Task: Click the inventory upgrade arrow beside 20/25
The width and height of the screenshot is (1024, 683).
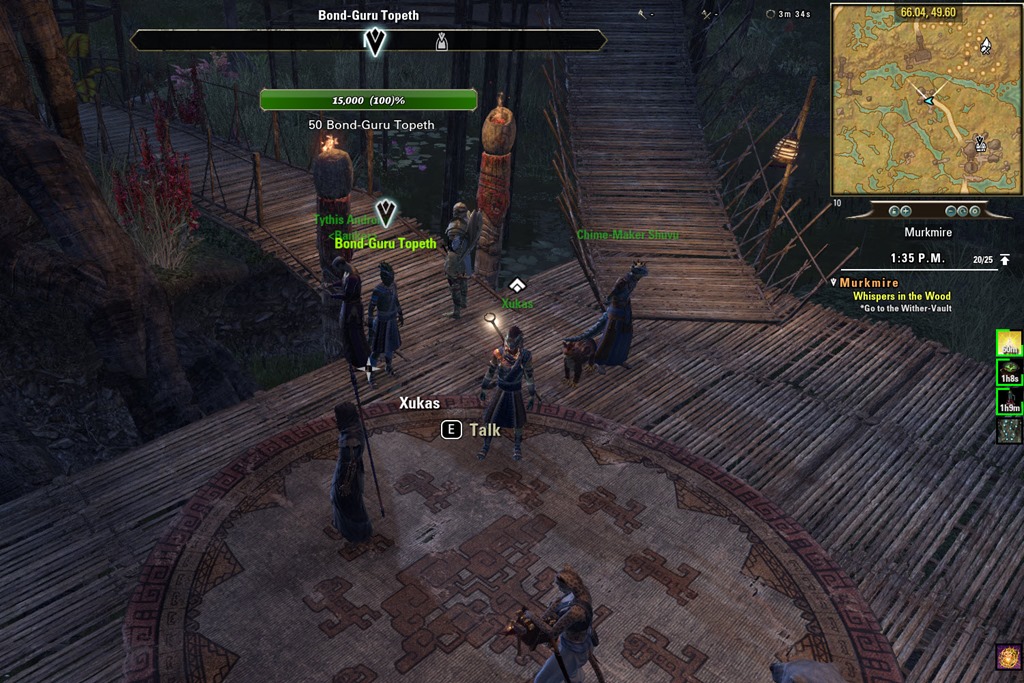Action: pyautogui.click(x=1005, y=260)
